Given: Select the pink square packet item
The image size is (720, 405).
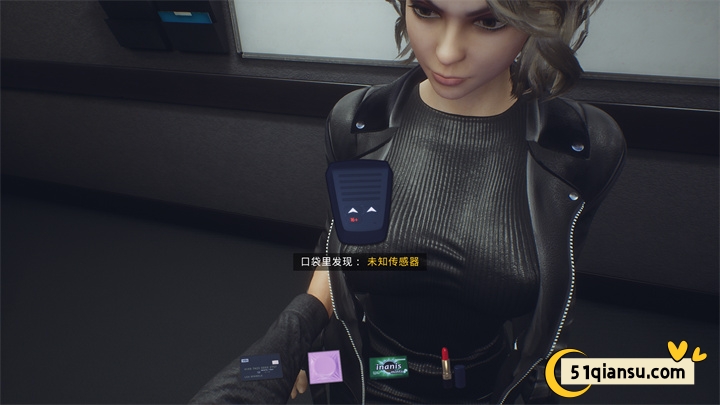Looking at the screenshot, I should tap(324, 366).
